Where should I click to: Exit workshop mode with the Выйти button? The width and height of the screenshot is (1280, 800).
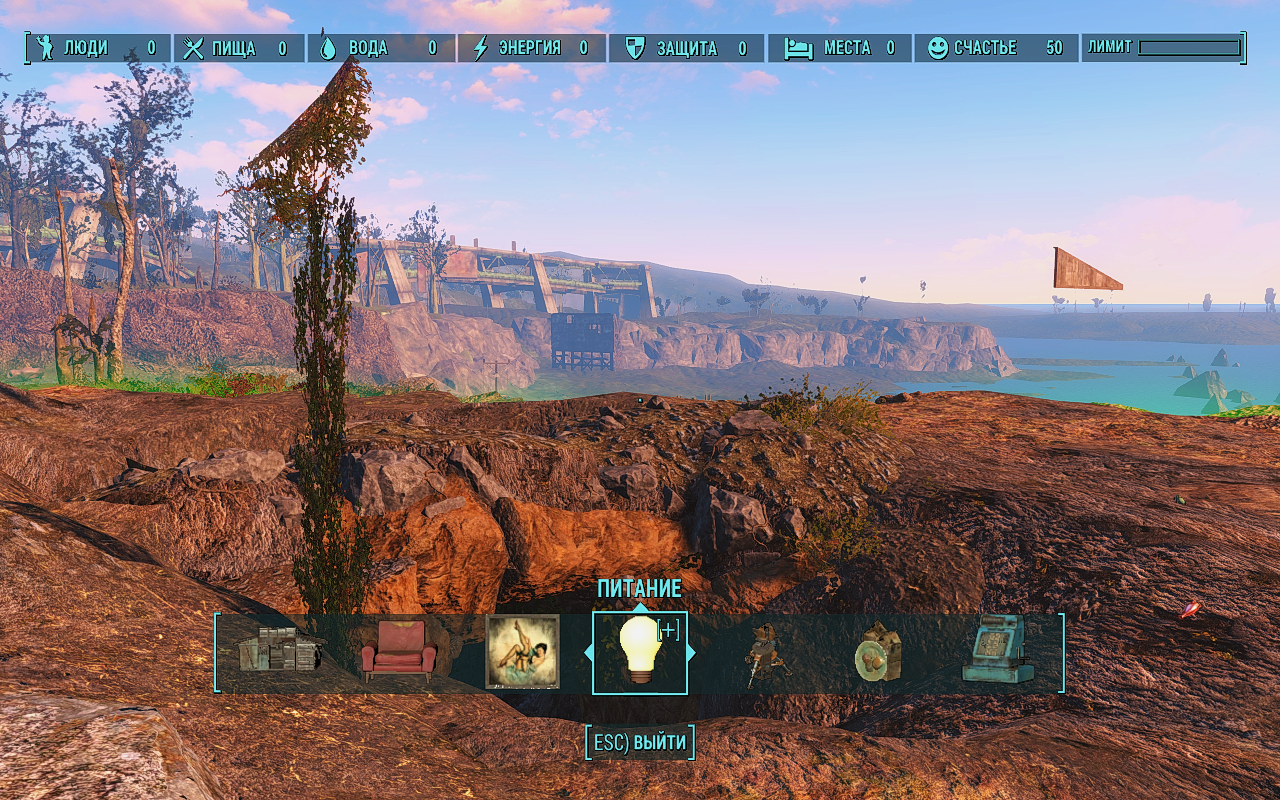640,743
